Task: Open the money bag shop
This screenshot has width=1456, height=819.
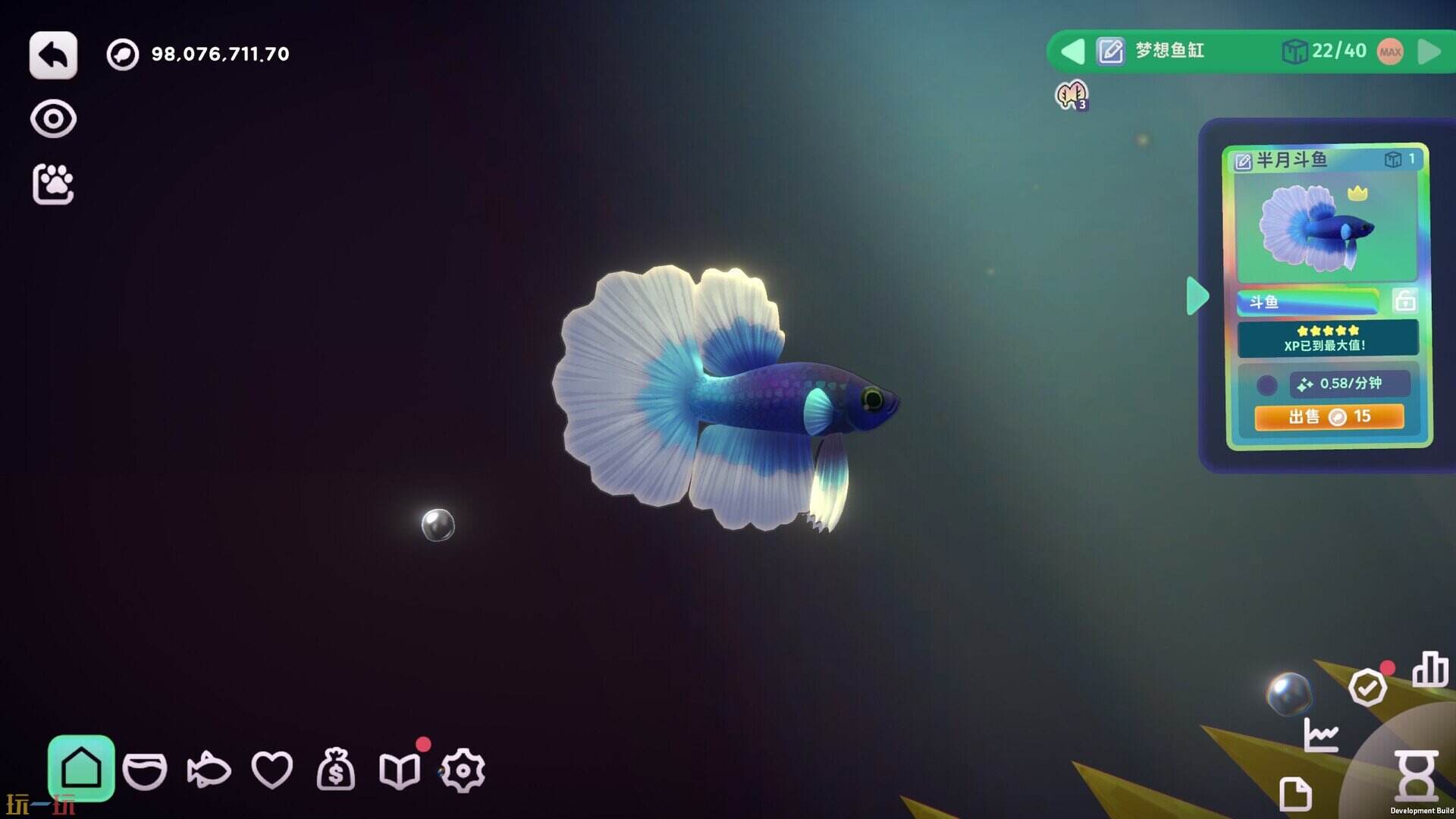Action: 336,770
